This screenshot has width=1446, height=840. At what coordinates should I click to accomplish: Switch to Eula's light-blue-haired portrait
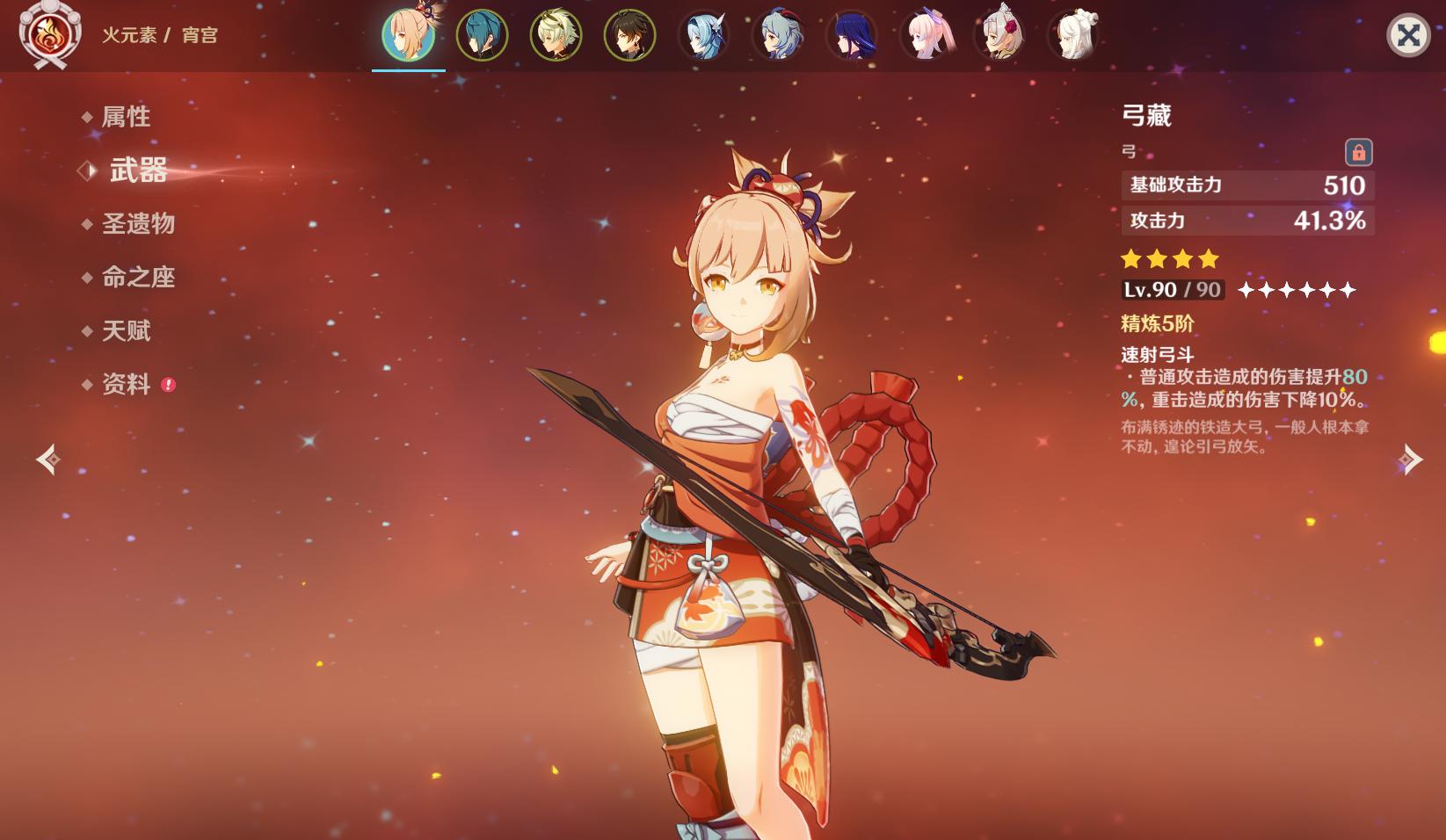coord(704,36)
